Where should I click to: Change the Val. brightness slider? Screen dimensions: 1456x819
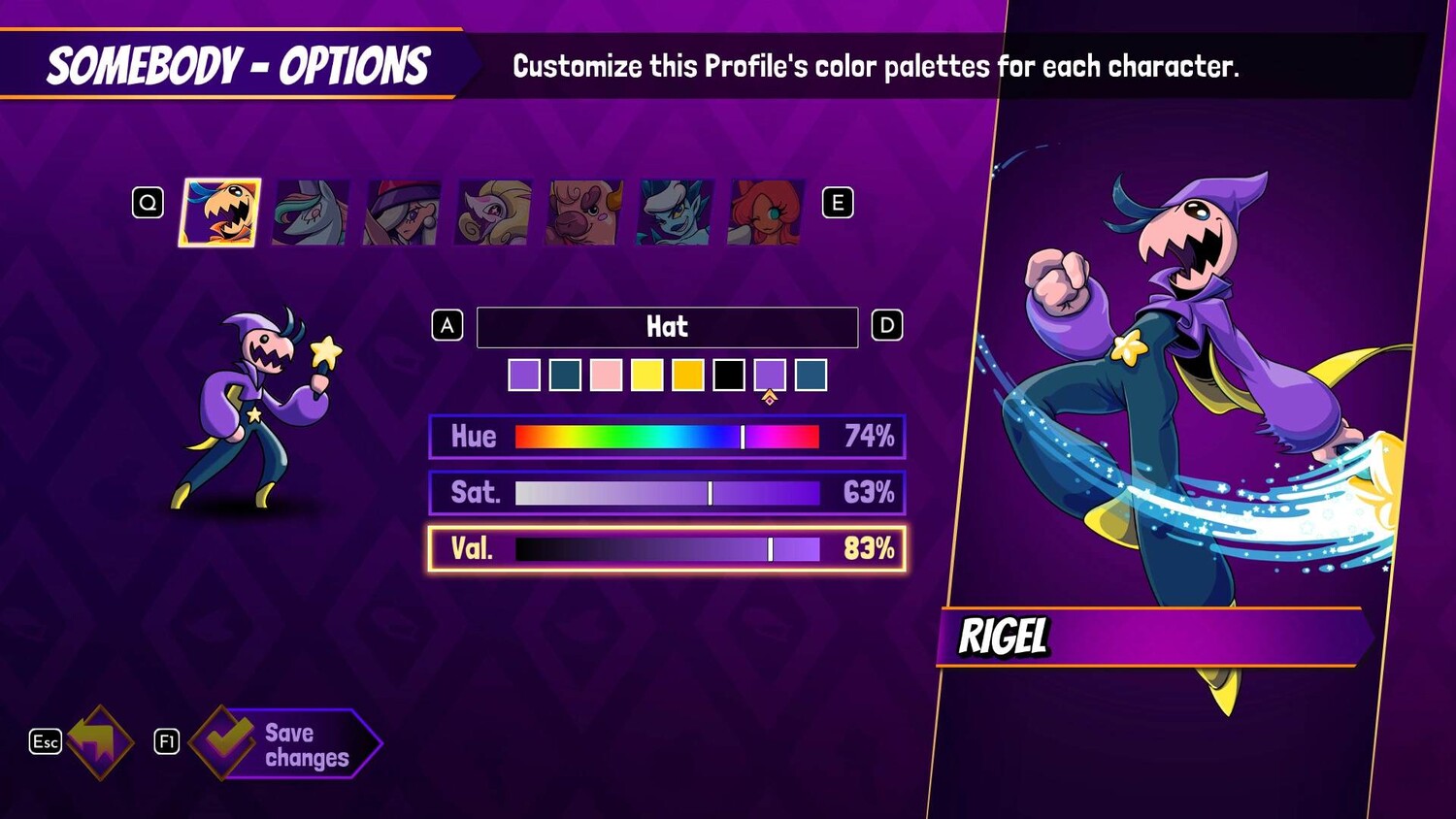click(x=667, y=549)
